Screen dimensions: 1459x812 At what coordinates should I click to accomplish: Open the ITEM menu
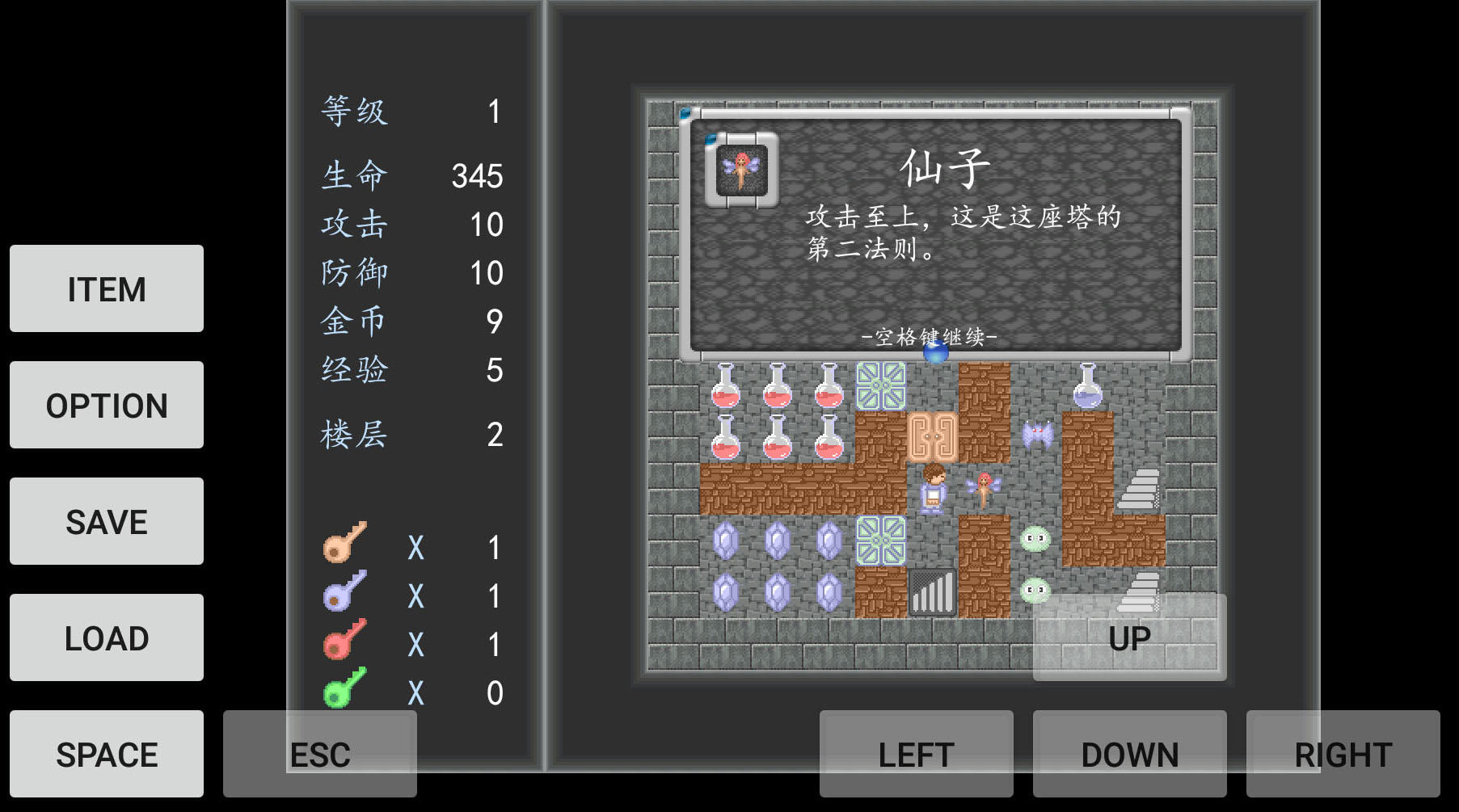(106, 288)
